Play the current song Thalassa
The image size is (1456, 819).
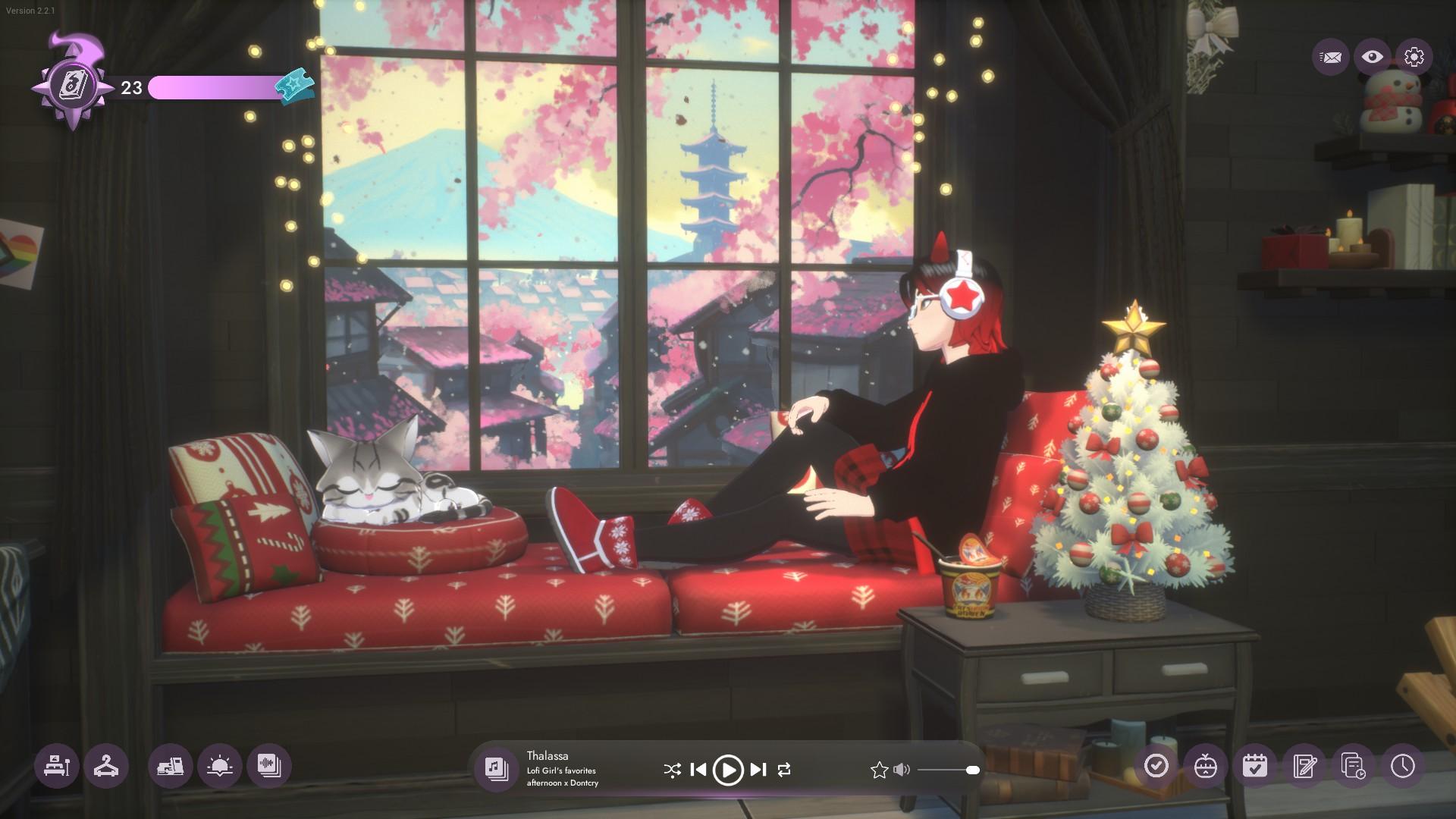(728, 770)
